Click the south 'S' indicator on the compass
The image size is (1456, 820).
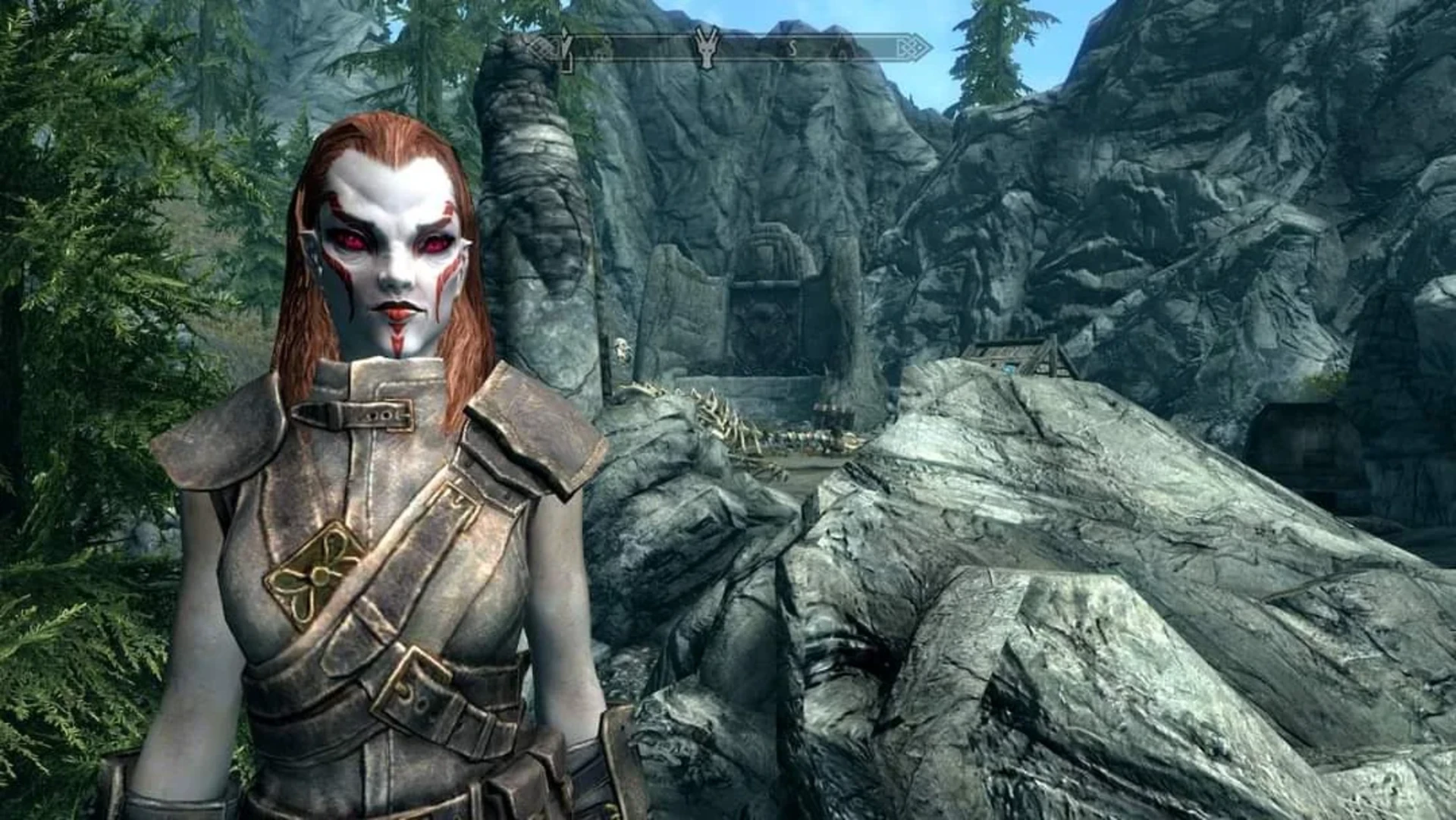[x=793, y=49]
